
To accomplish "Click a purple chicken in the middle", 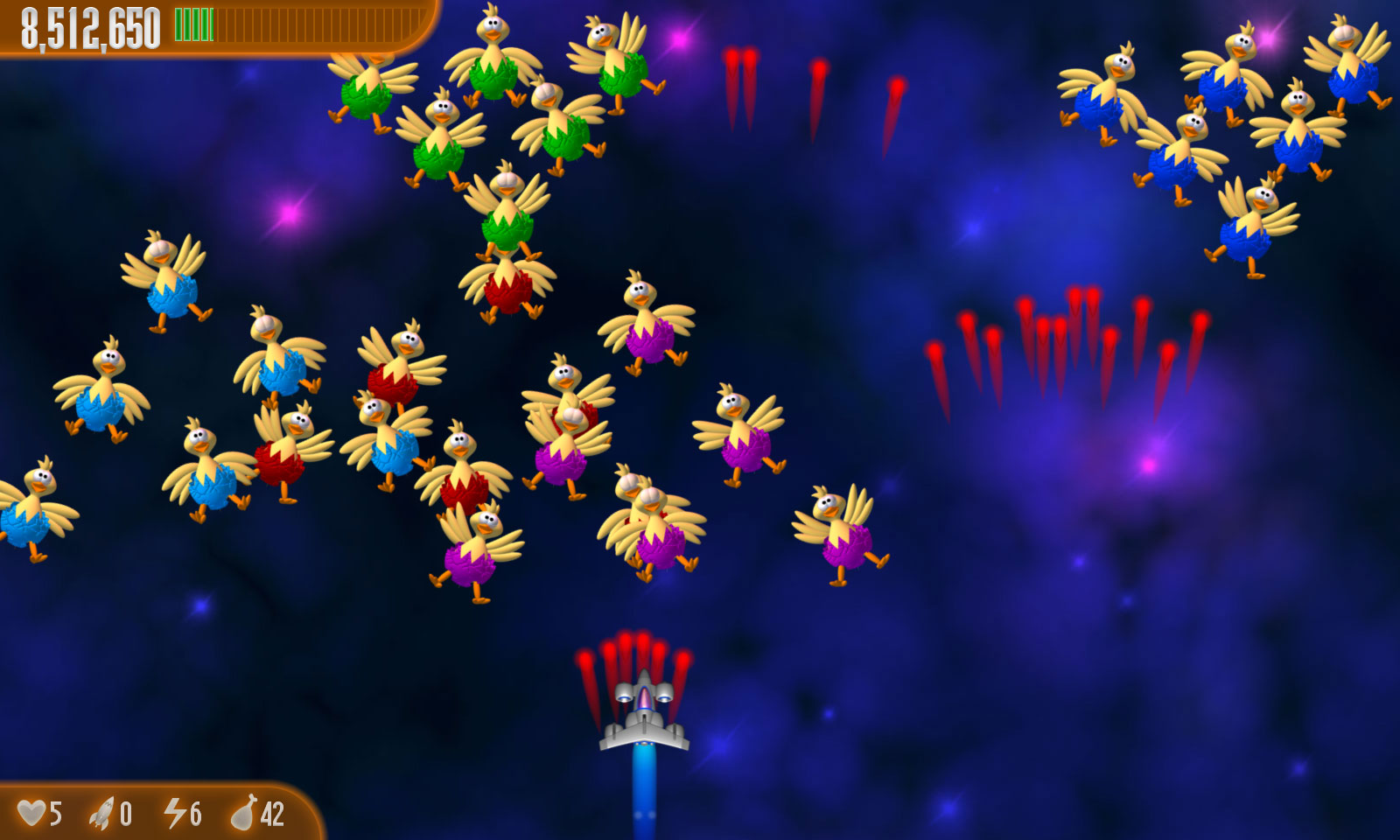I will click(647, 341).
